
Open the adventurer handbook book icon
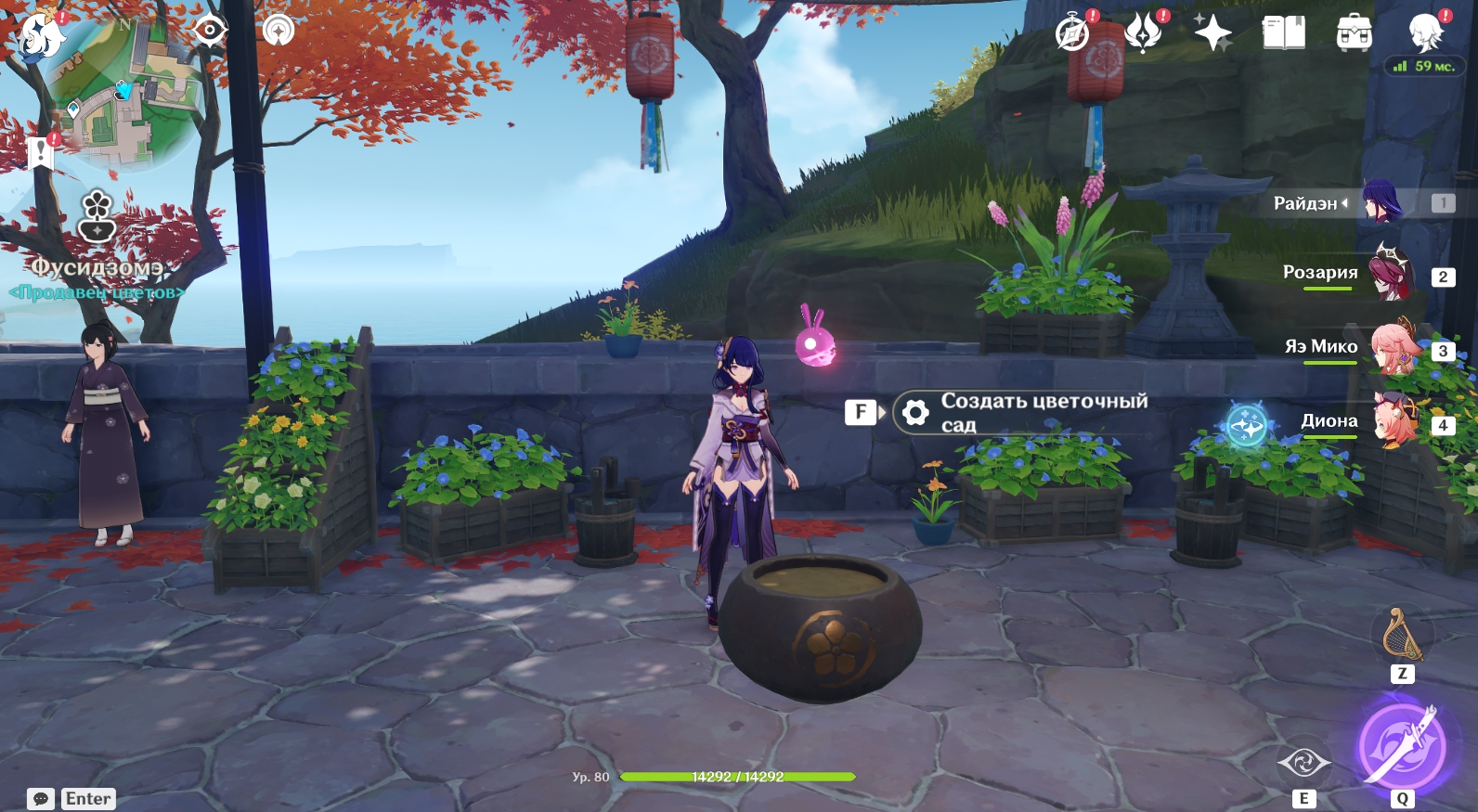[x=1283, y=33]
